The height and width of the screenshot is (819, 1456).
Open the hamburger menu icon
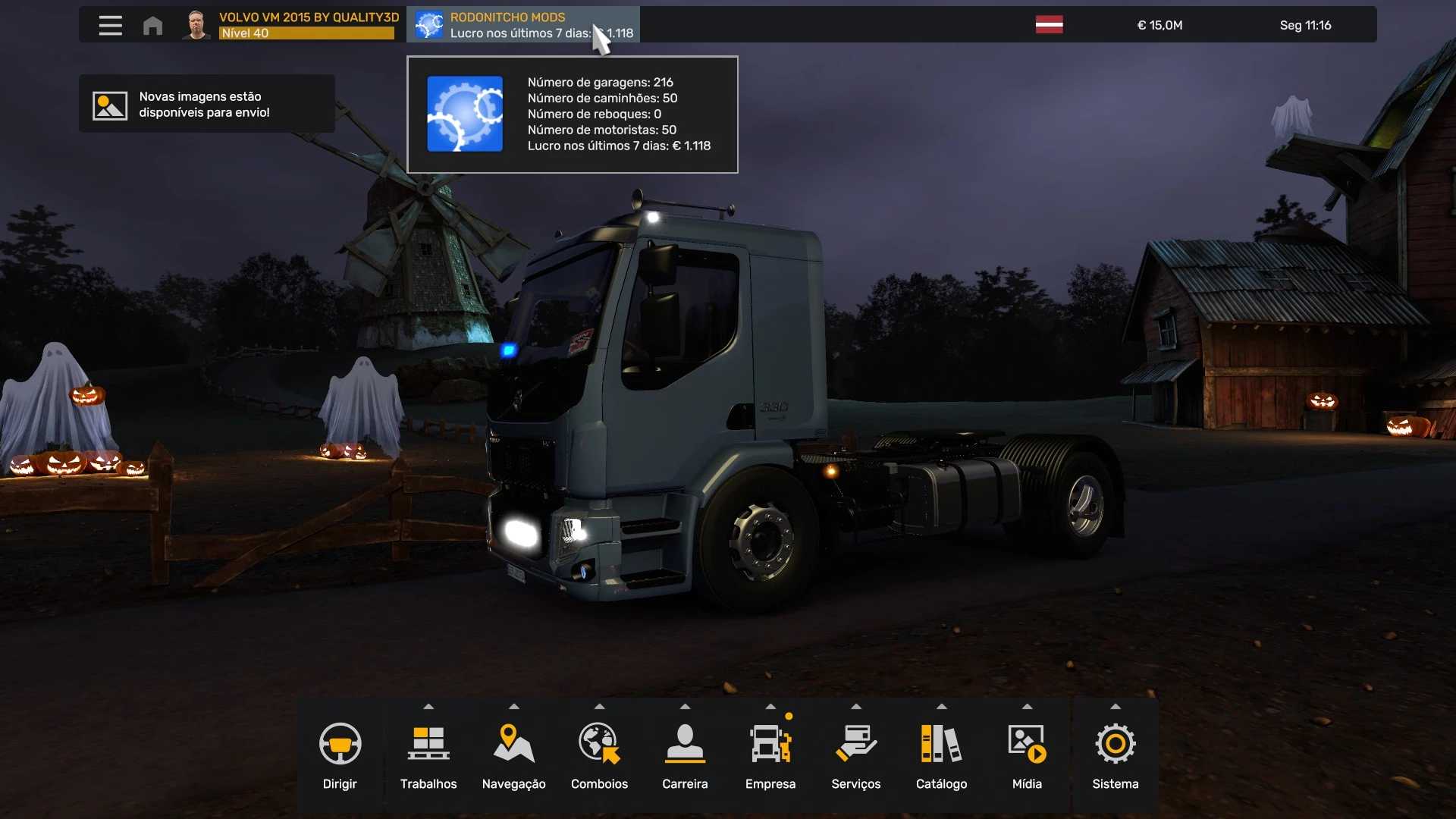click(110, 25)
